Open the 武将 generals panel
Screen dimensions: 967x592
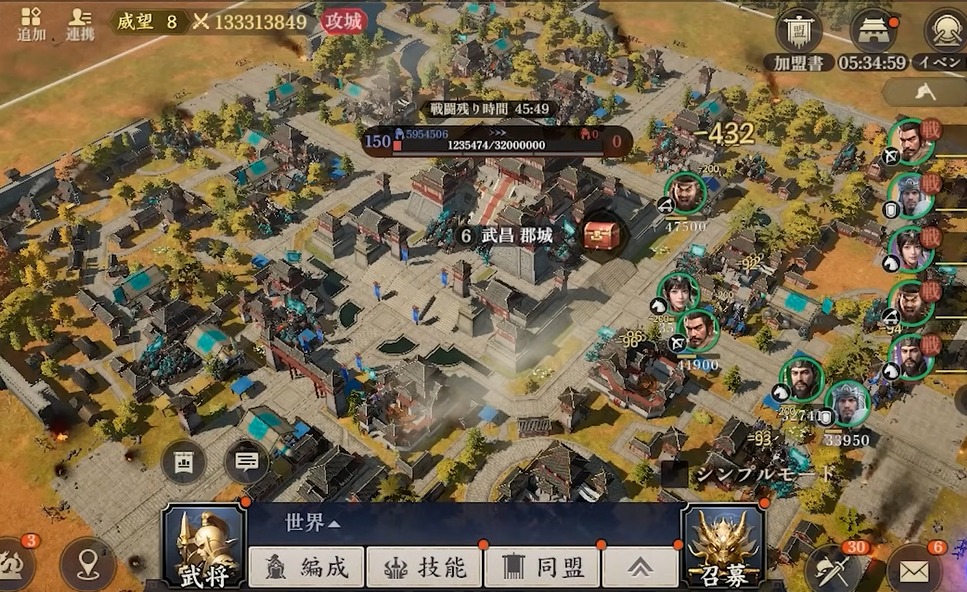[x=204, y=547]
